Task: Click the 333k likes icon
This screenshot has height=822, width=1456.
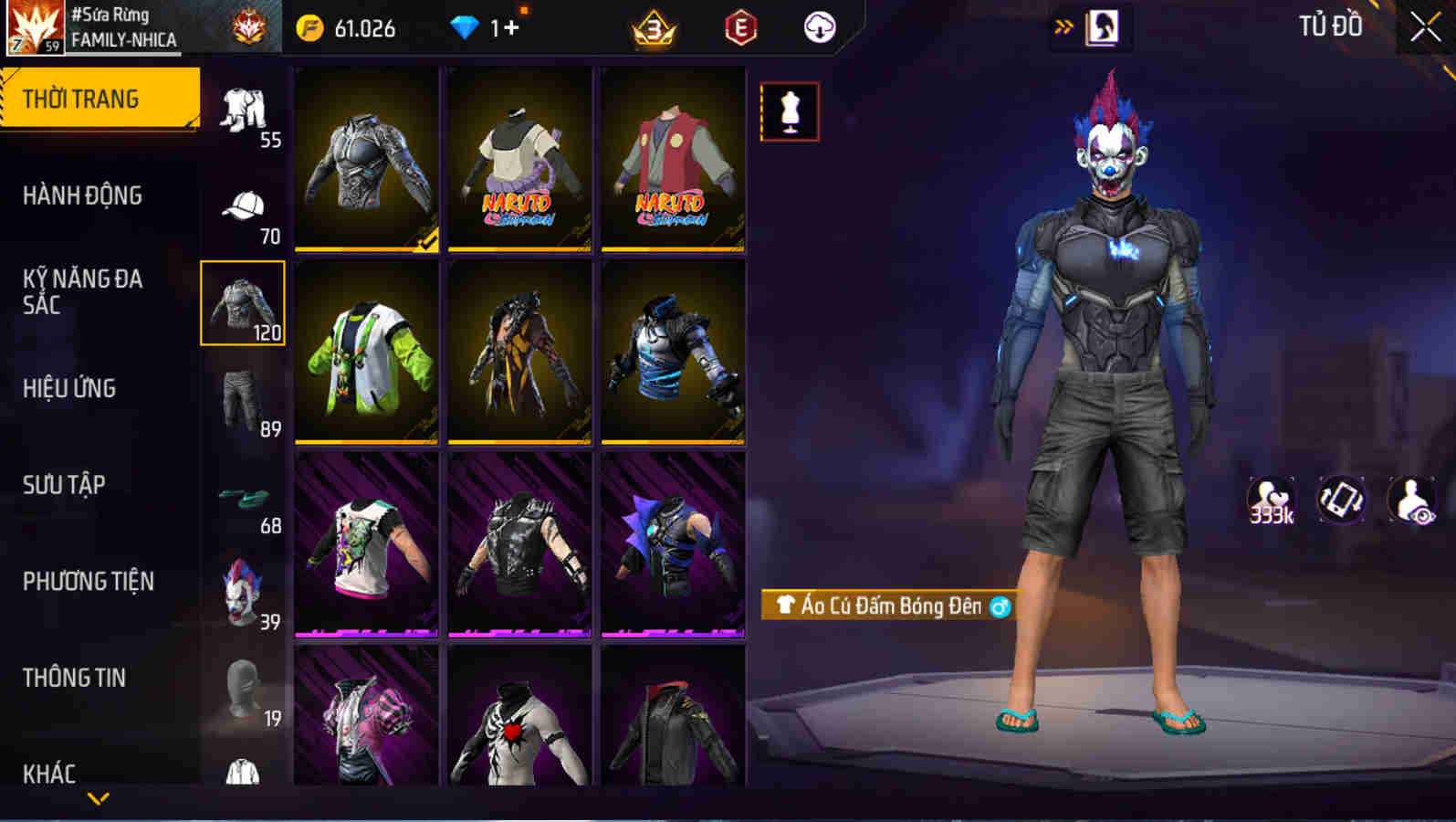Action: [x=1271, y=498]
